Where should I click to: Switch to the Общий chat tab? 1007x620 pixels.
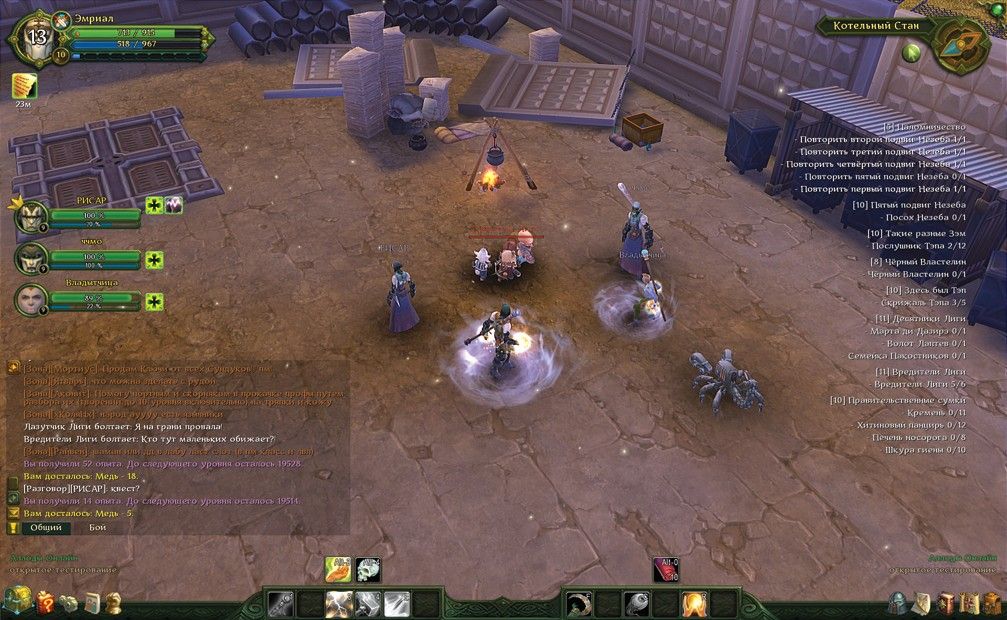click(x=44, y=527)
